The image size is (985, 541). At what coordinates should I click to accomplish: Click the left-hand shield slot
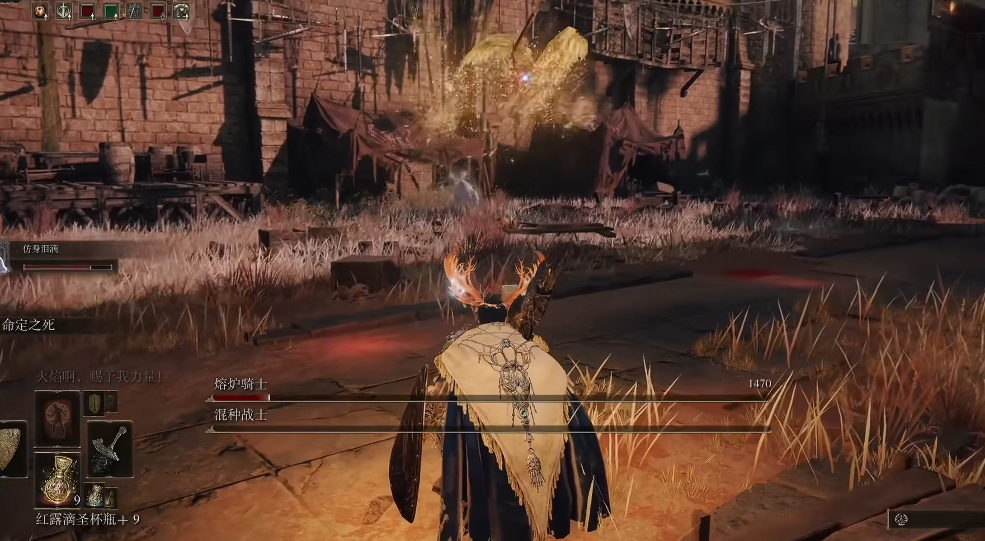point(11,448)
